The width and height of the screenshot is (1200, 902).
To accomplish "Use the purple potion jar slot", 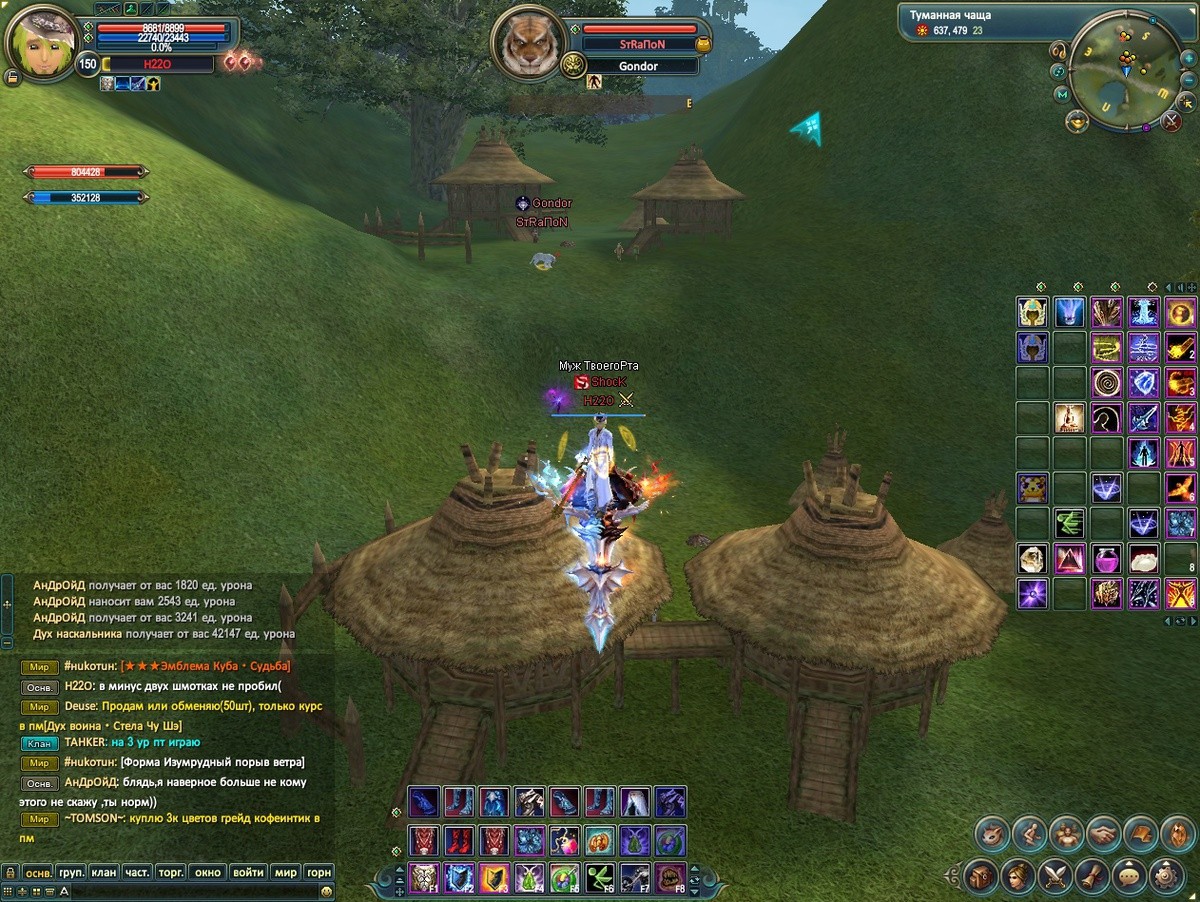I will (1107, 558).
